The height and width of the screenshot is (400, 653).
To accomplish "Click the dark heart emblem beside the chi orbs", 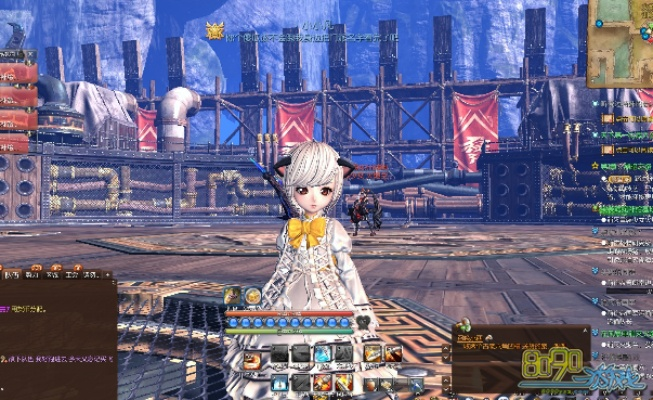I will click(x=363, y=323).
